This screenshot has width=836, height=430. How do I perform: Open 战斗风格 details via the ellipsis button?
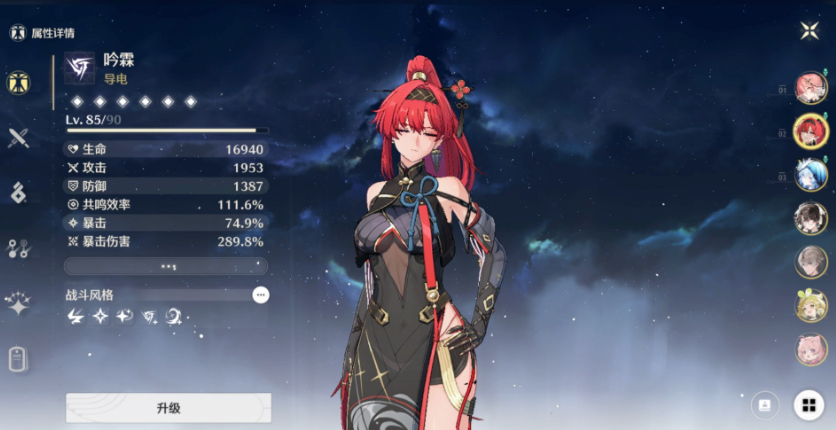coord(261,295)
